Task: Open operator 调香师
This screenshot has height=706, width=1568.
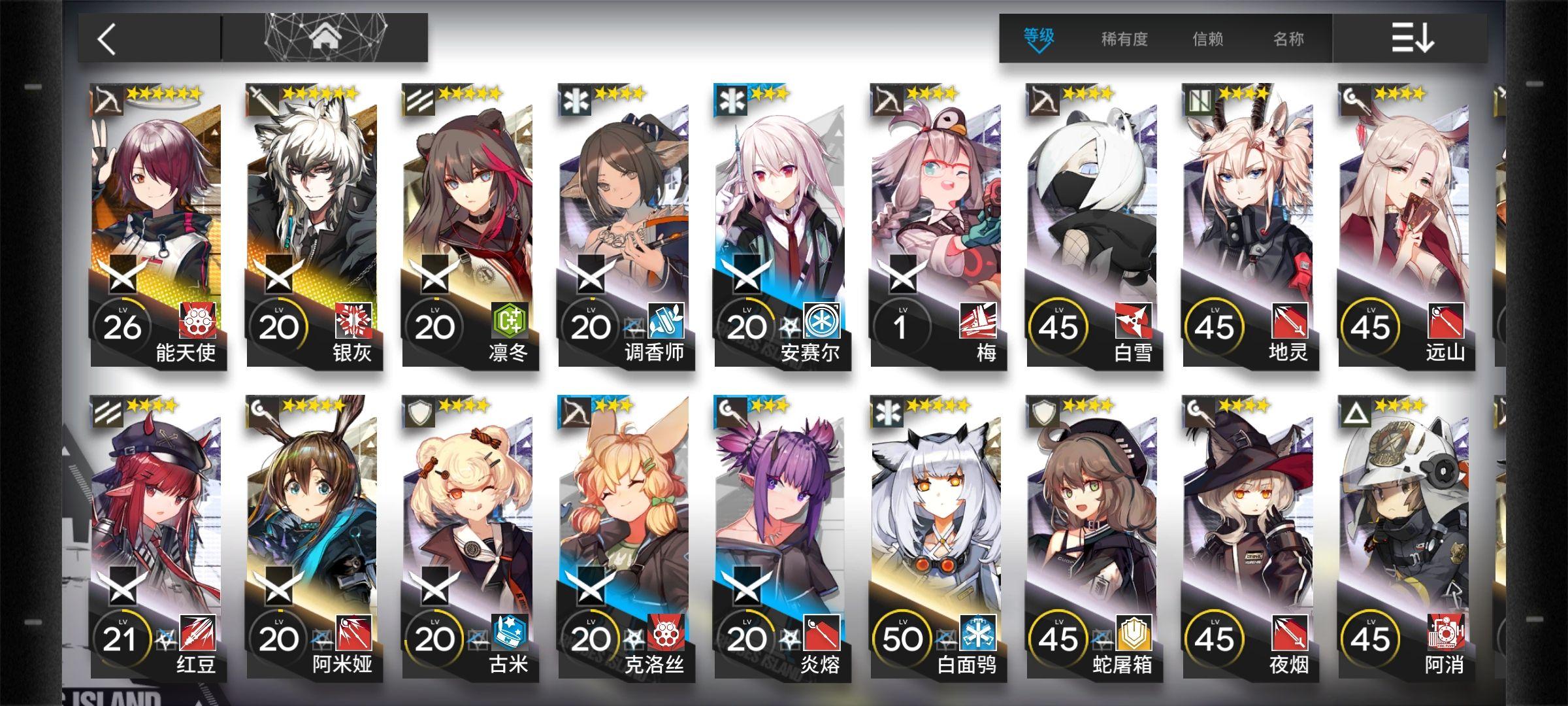Action: pyautogui.click(x=625, y=226)
